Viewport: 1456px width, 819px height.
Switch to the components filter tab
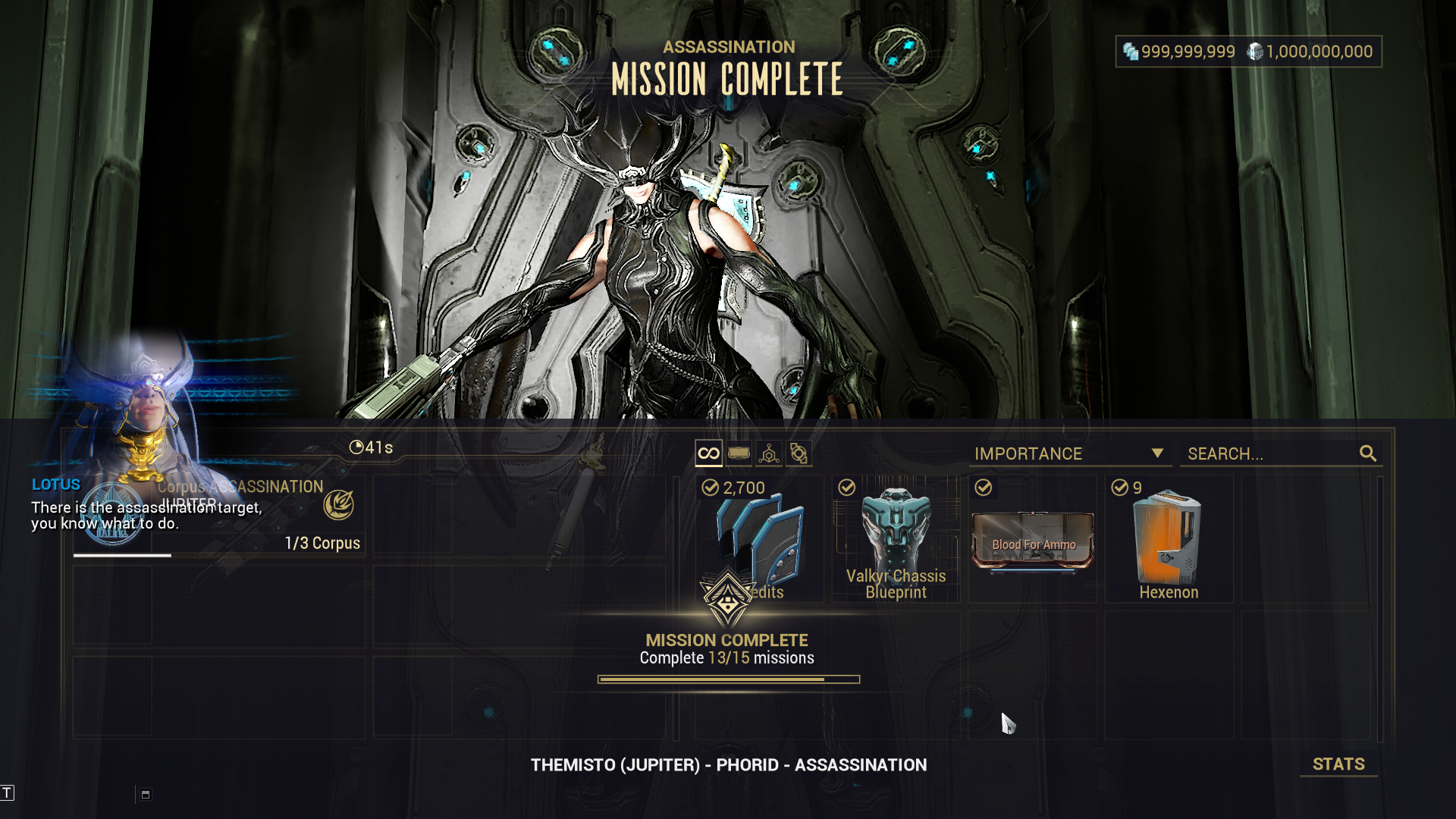[x=799, y=453]
